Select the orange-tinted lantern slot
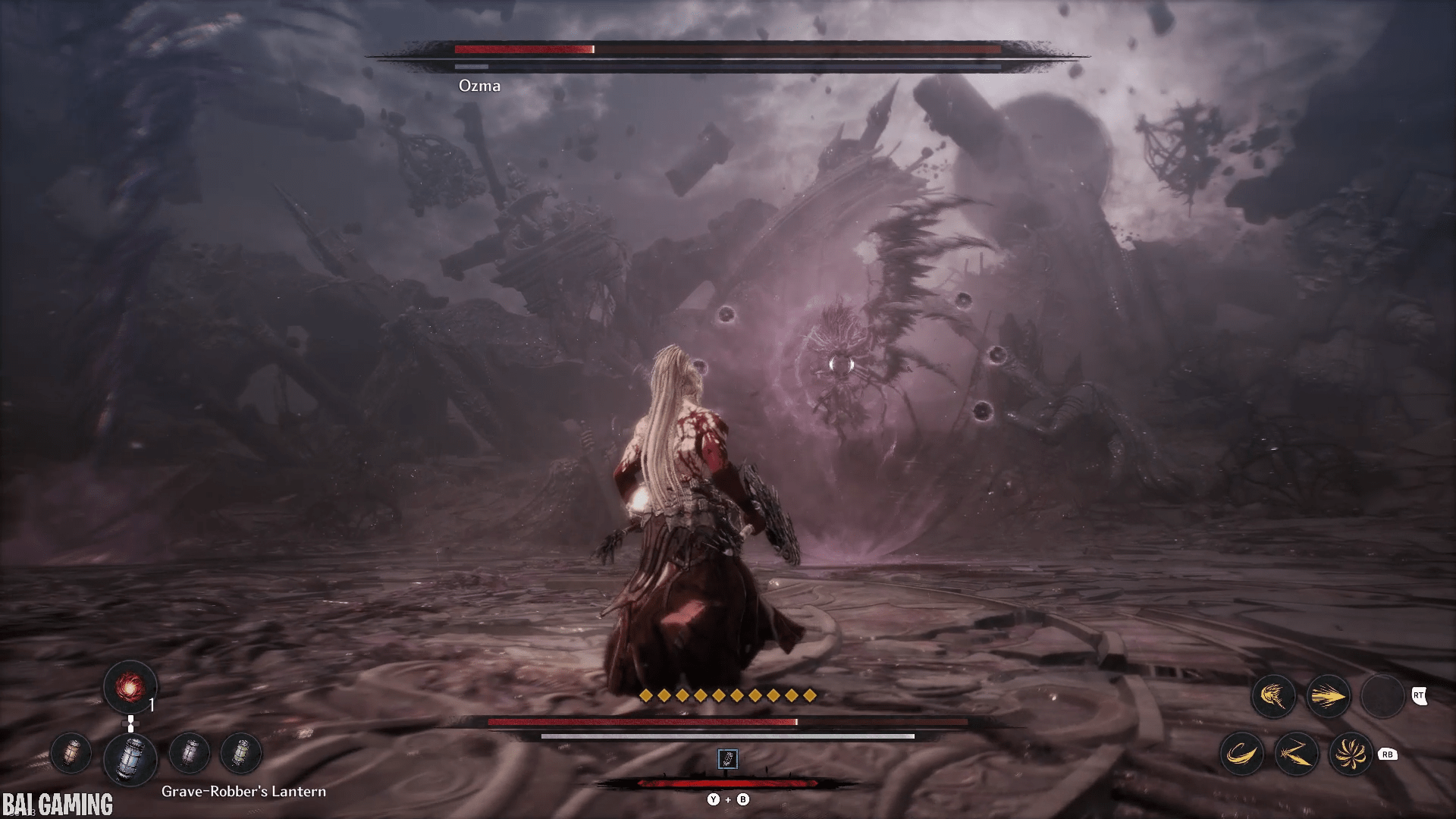This screenshot has width=1456, height=819. click(x=71, y=754)
